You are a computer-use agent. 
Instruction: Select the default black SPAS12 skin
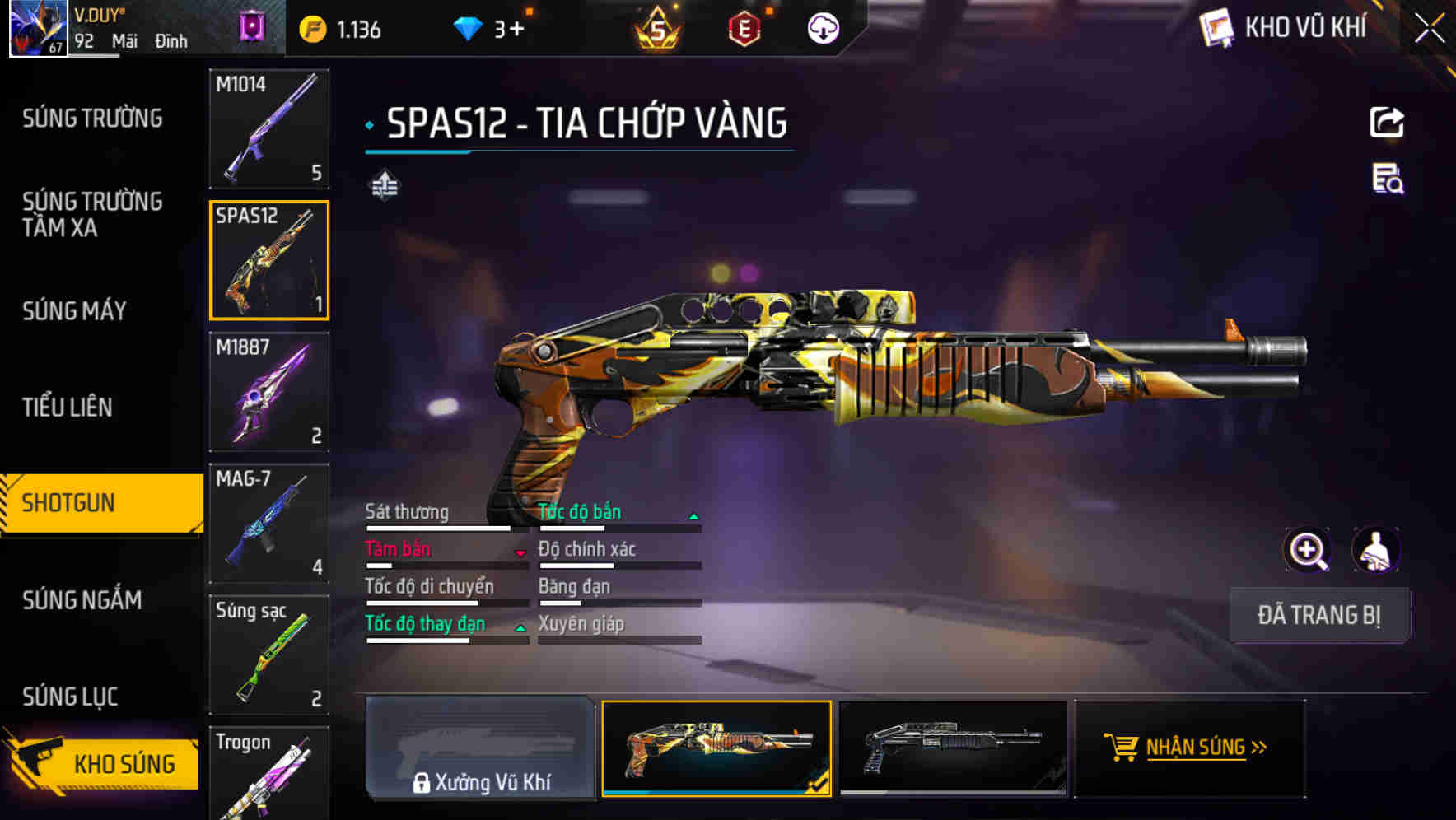(952, 748)
